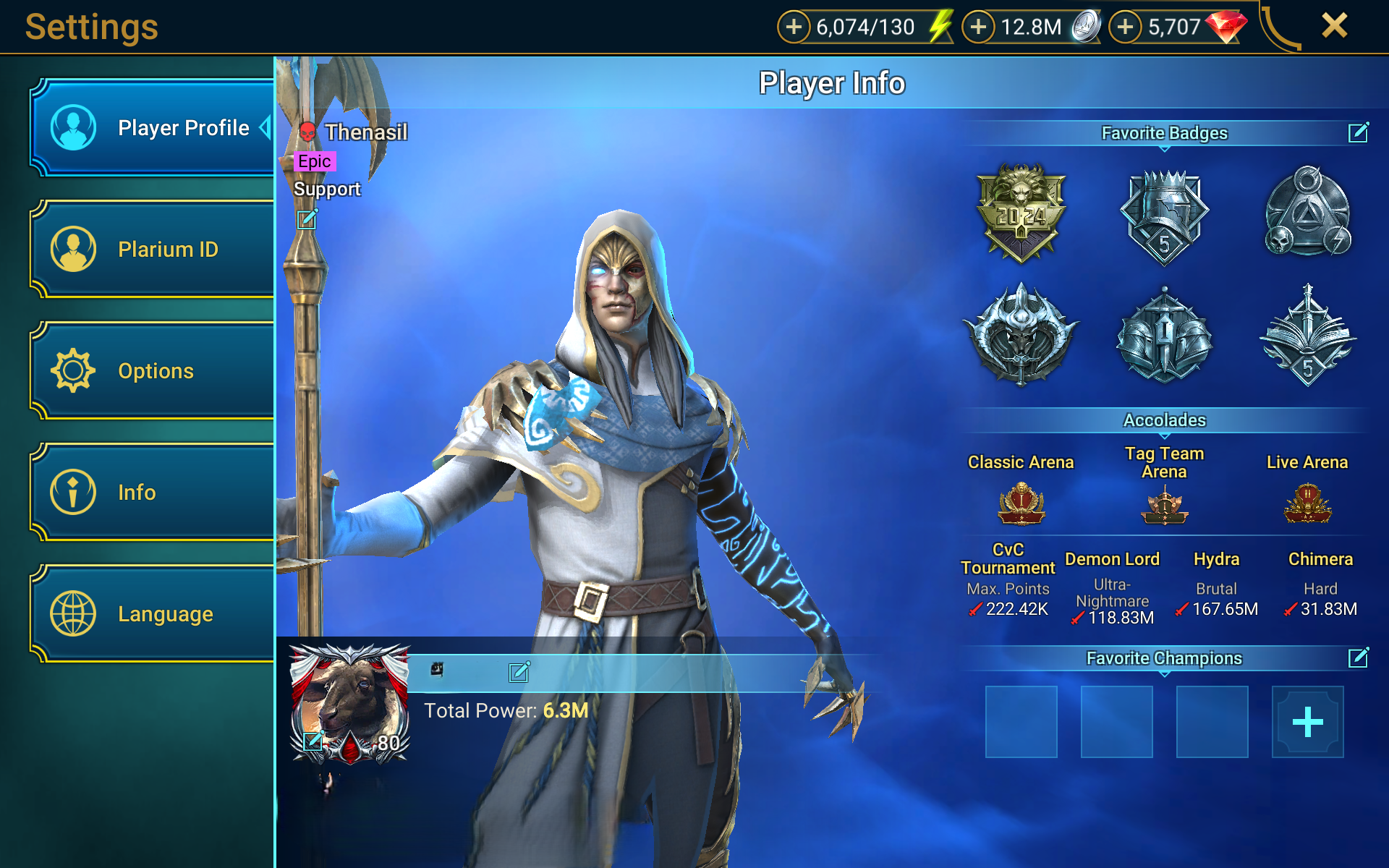Edit the Favorite Badges selection
This screenshot has width=1389, height=868.
coord(1358,132)
